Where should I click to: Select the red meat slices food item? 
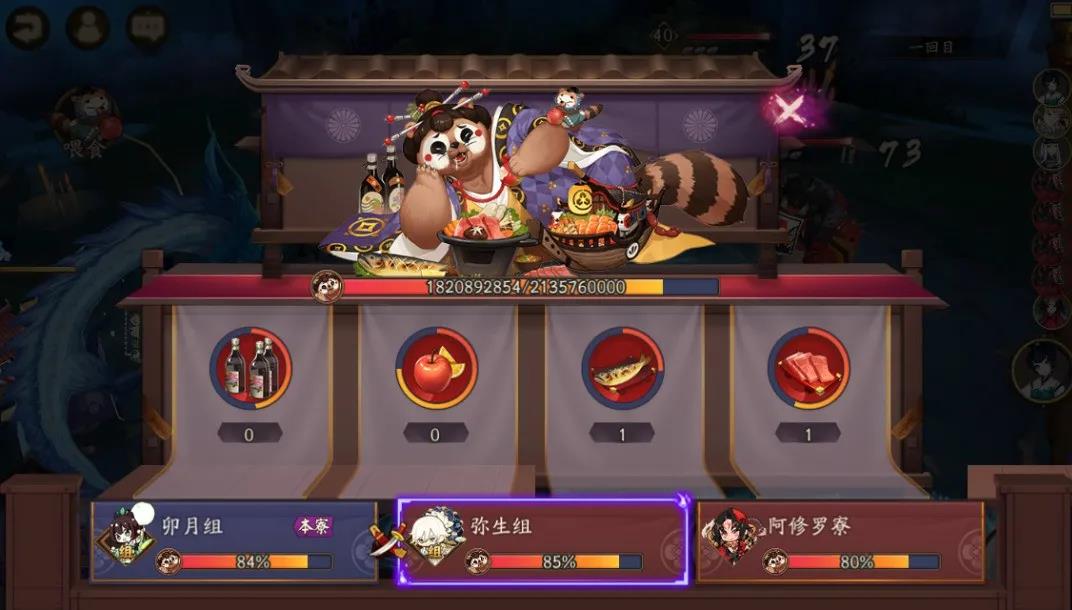click(x=808, y=368)
